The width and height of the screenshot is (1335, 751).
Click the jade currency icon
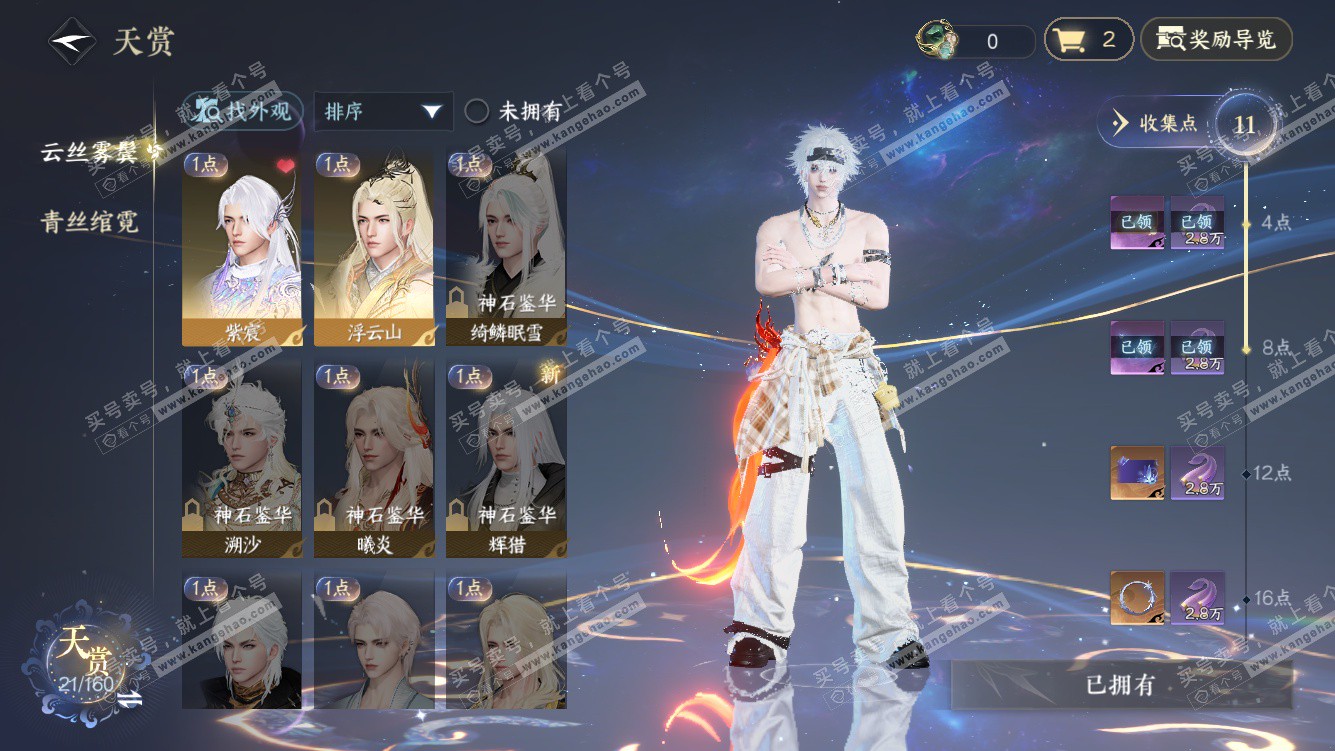coord(937,40)
